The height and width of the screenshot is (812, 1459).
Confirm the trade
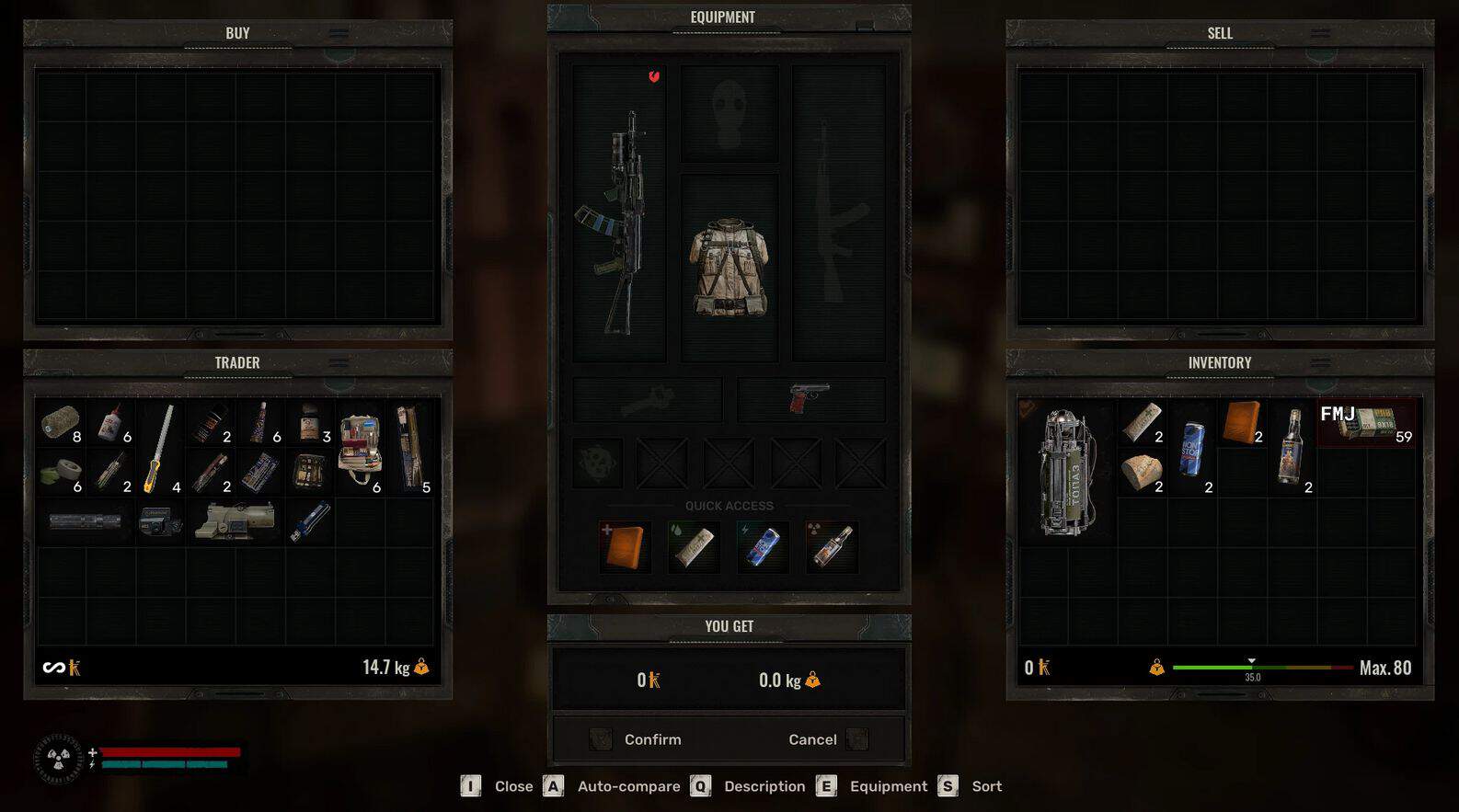point(651,739)
